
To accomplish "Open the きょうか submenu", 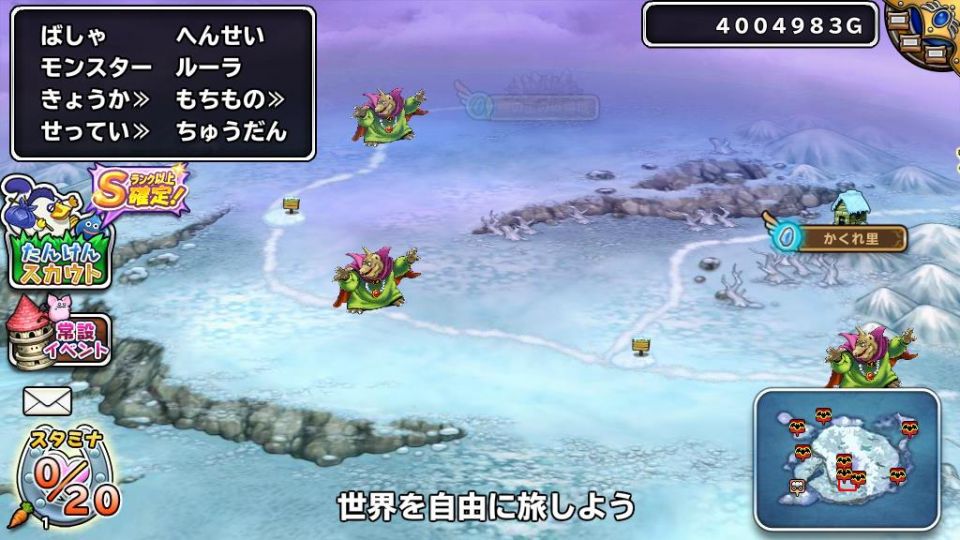I will point(94,99).
